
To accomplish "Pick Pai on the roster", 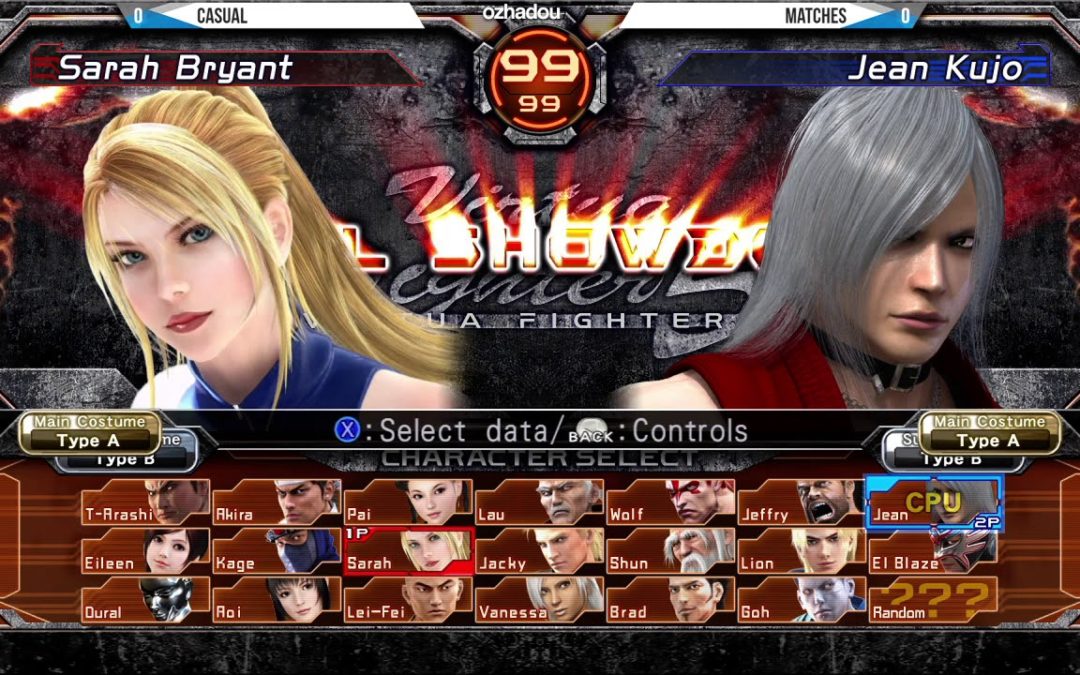I will click(x=408, y=503).
